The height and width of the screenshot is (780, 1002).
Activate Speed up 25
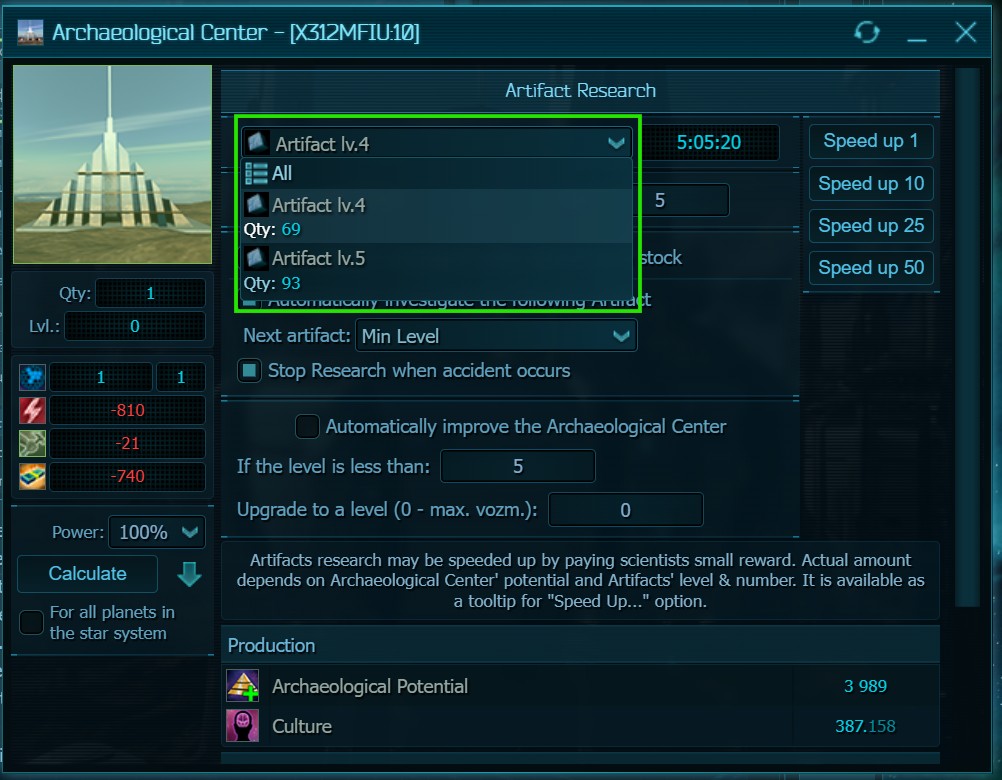pyautogui.click(x=870, y=226)
